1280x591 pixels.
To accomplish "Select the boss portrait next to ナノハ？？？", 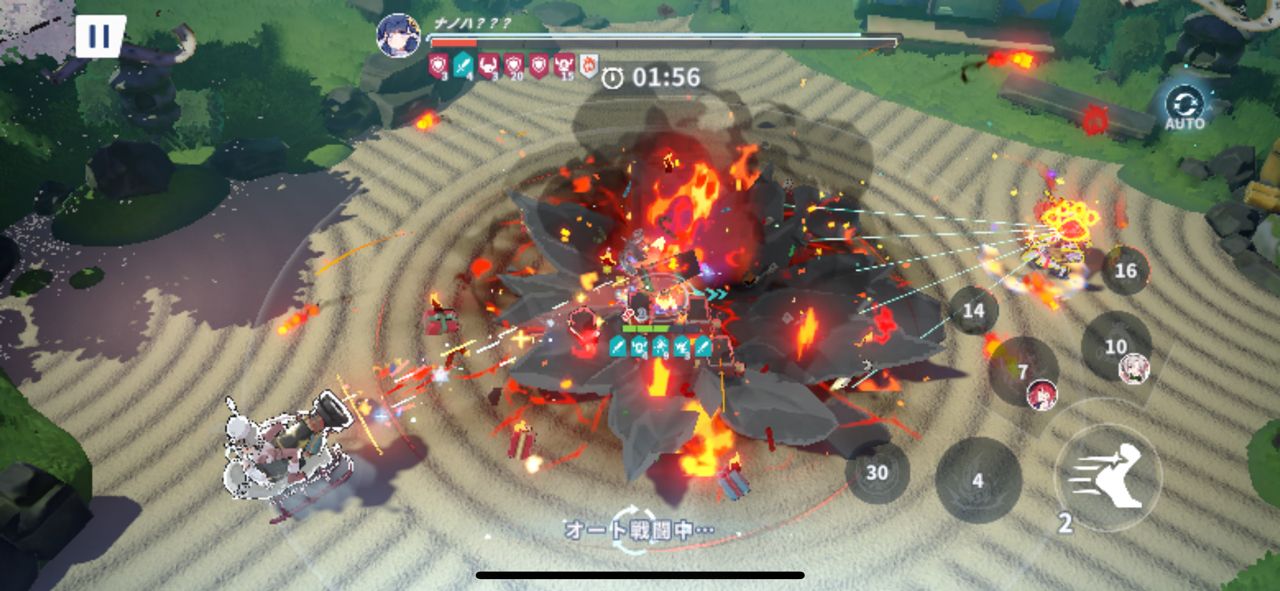I will click(397, 35).
